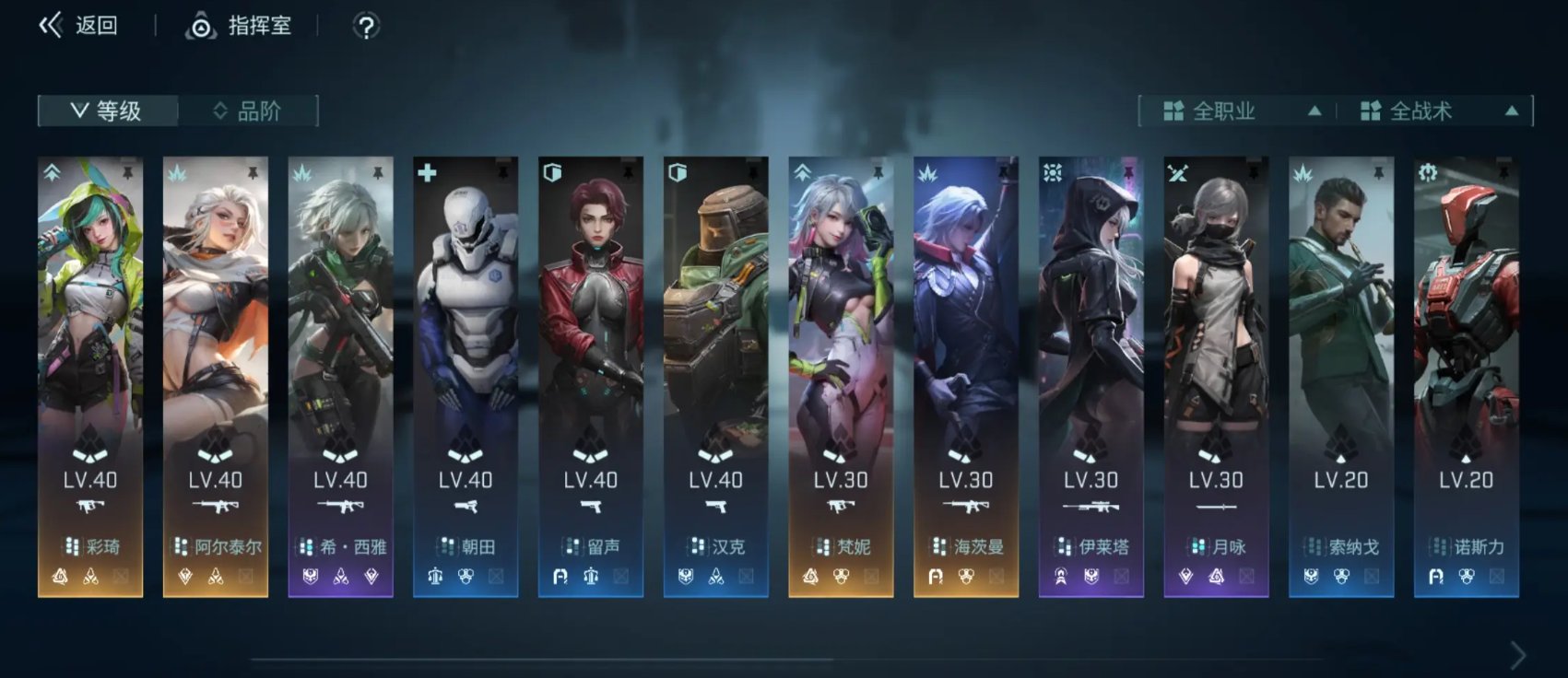
Task: Click the right arrow to show more characters
Action: click(1517, 655)
